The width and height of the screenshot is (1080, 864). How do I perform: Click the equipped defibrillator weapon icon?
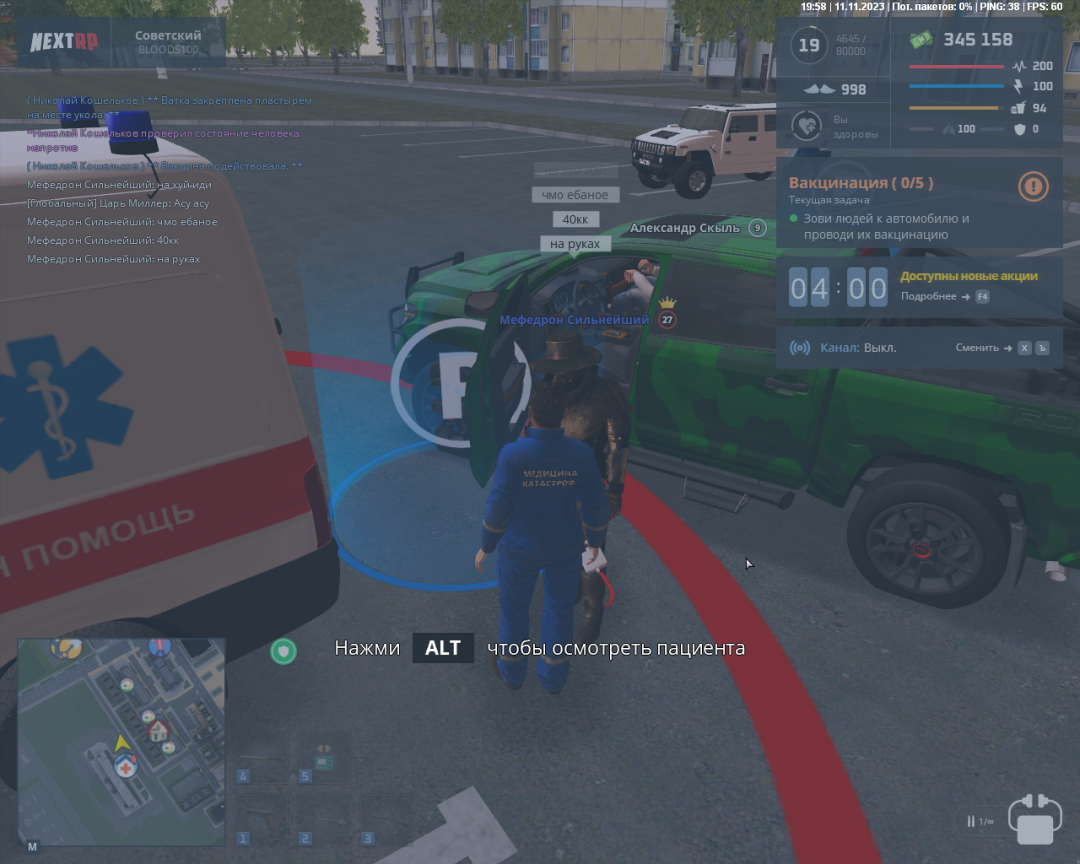click(x=1034, y=820)
